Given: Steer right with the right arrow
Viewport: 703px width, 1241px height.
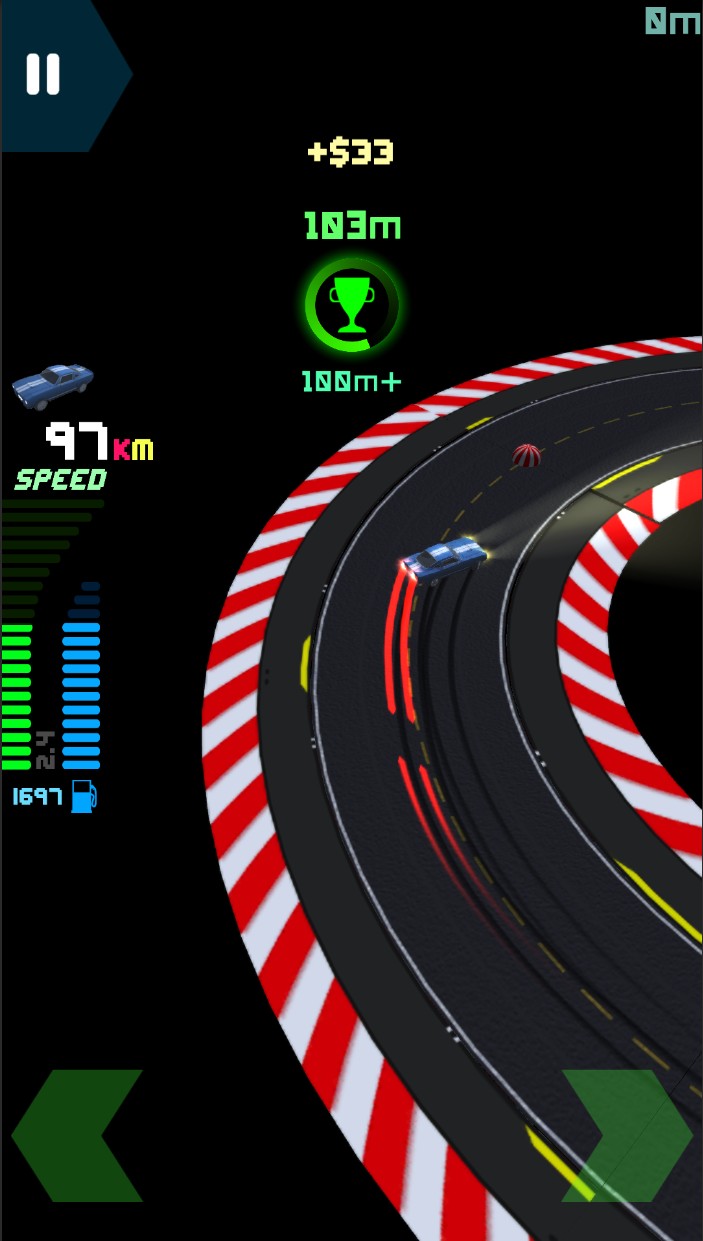Looking at the screenshot, I should (x=627, y=1135).
